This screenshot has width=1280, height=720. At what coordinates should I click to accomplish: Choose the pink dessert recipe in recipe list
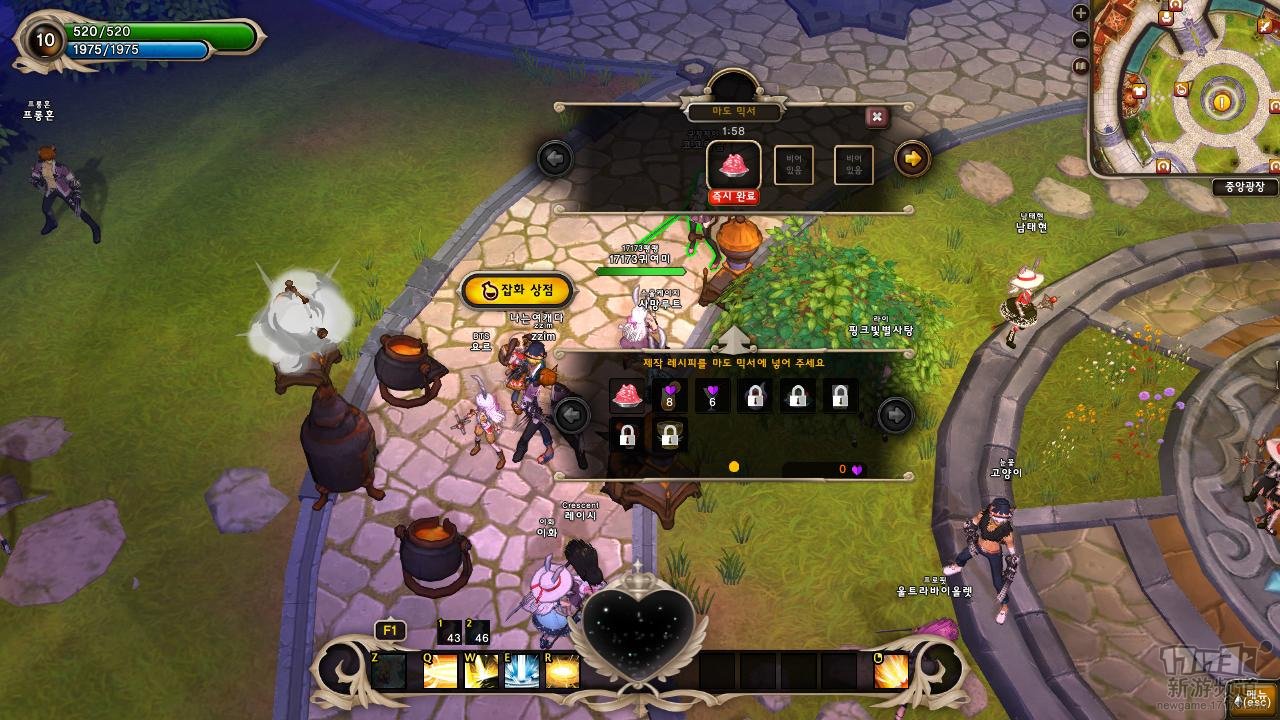(x=627, y=396)
